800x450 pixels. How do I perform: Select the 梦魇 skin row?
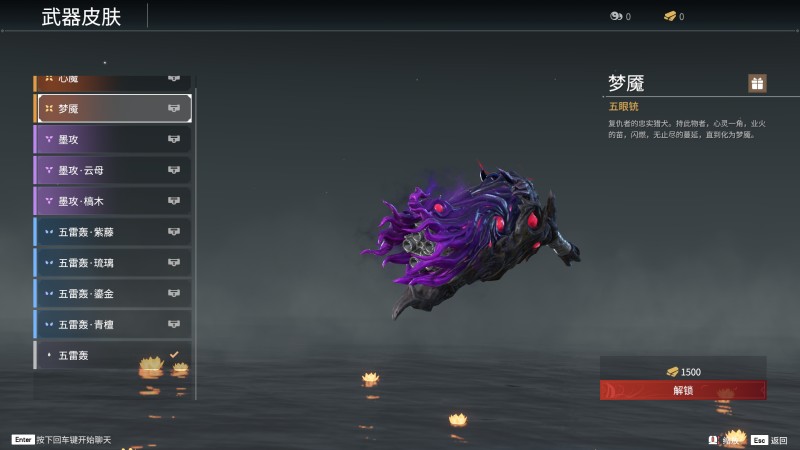[x=113, y=108]
